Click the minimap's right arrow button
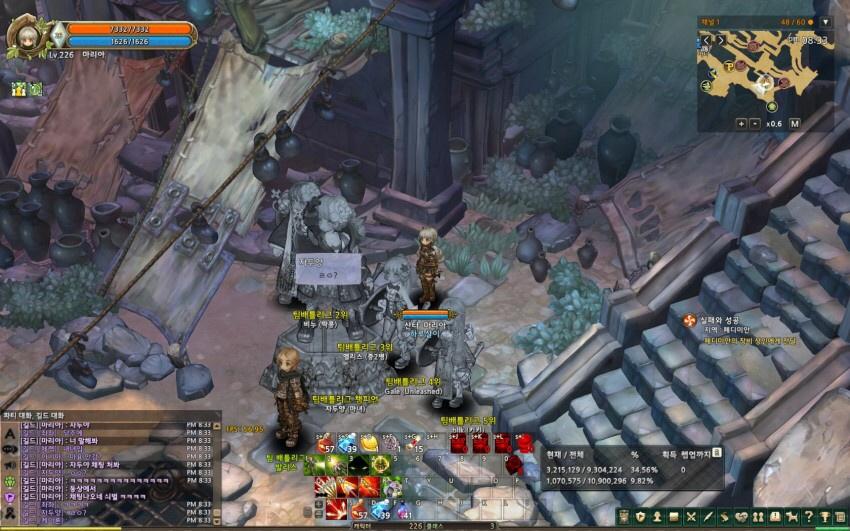The height and width of the screenshot is (531, 850). pyautogui.click(x=721, y=40)
